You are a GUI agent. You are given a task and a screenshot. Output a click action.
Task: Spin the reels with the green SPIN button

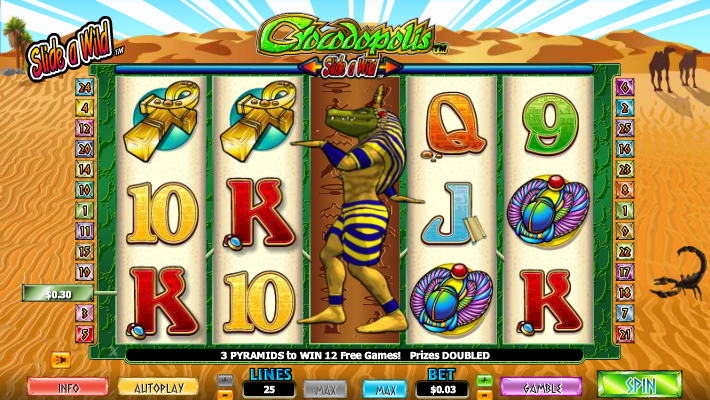639,385
